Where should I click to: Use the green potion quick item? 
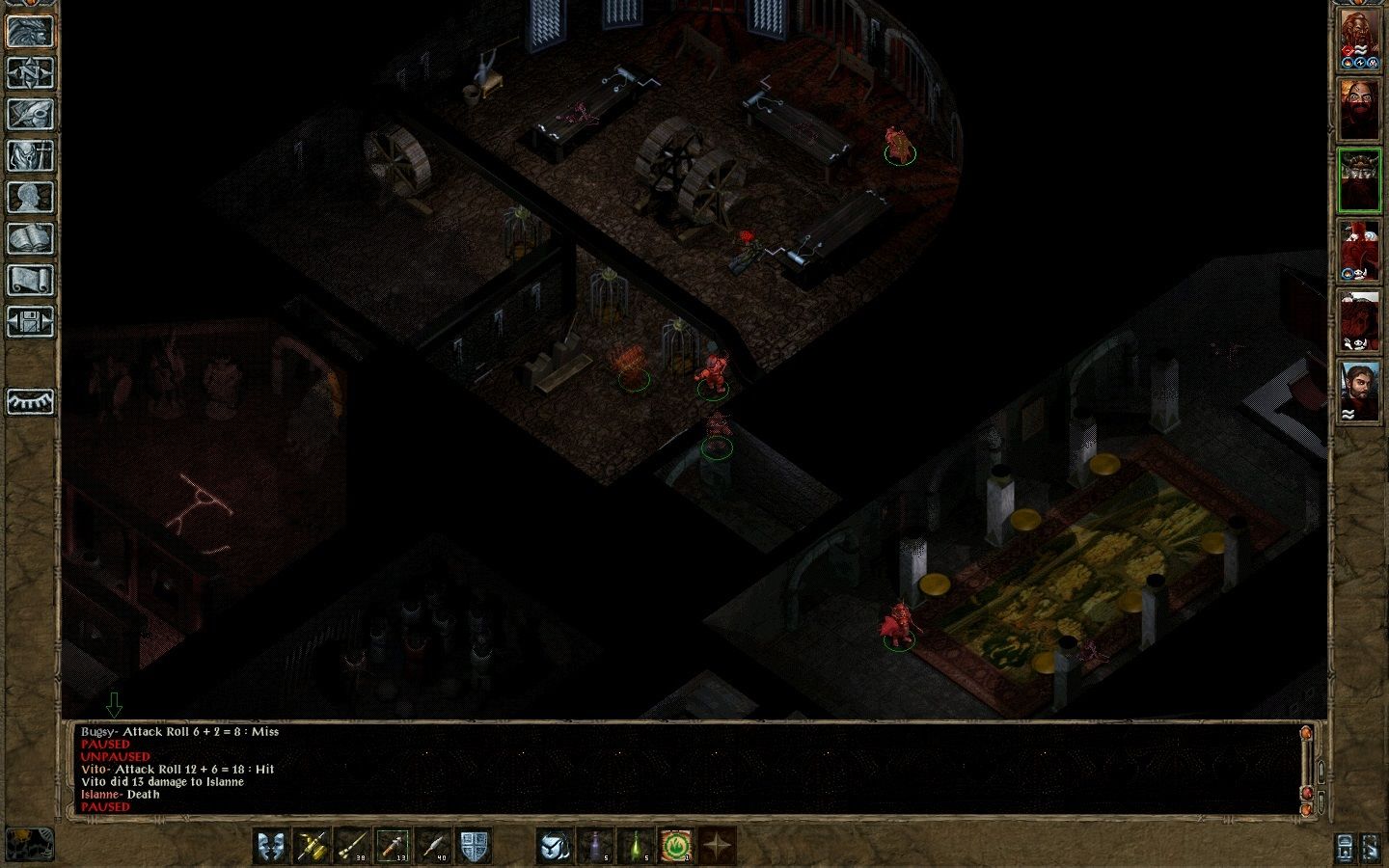tap(636, 846)
